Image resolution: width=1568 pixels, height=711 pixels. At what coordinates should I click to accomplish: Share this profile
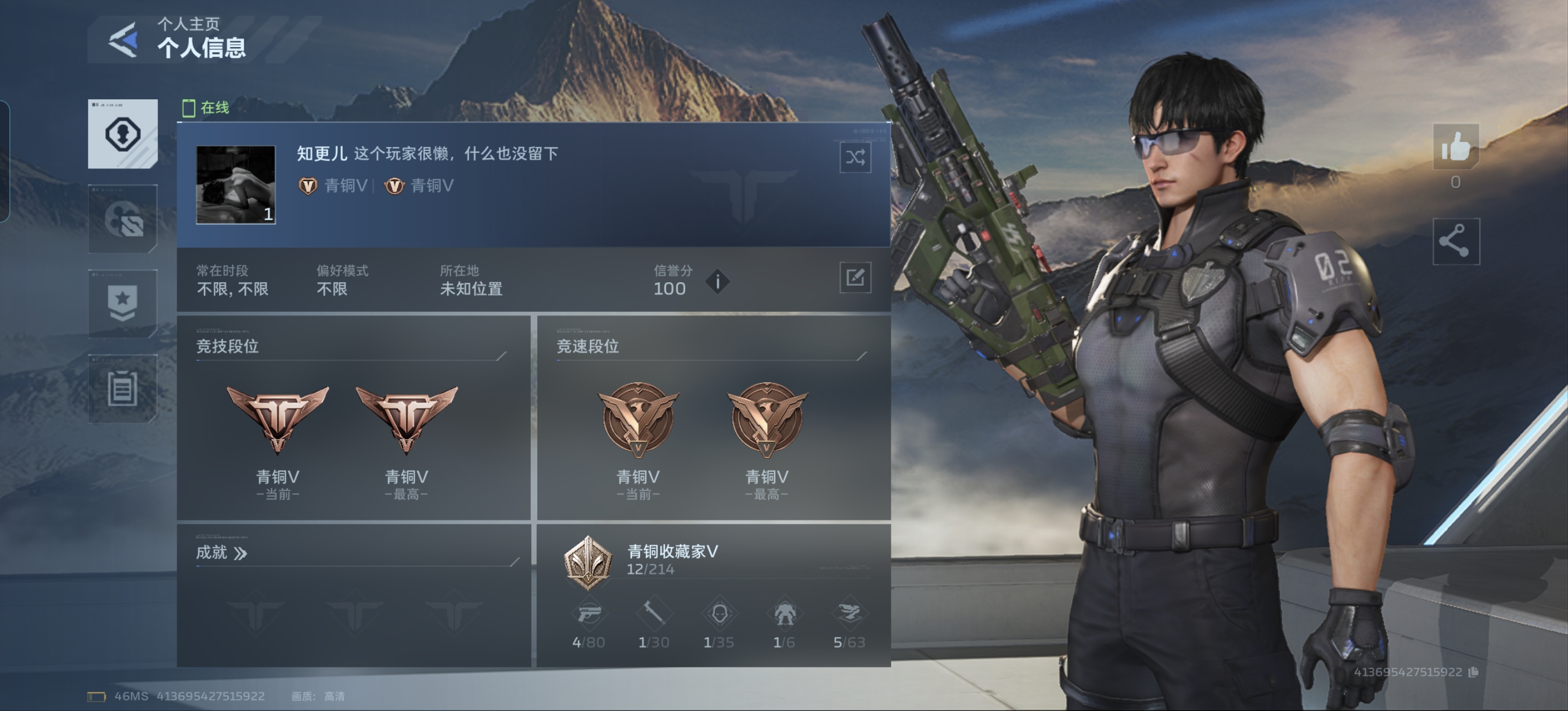click(1455, 241)
